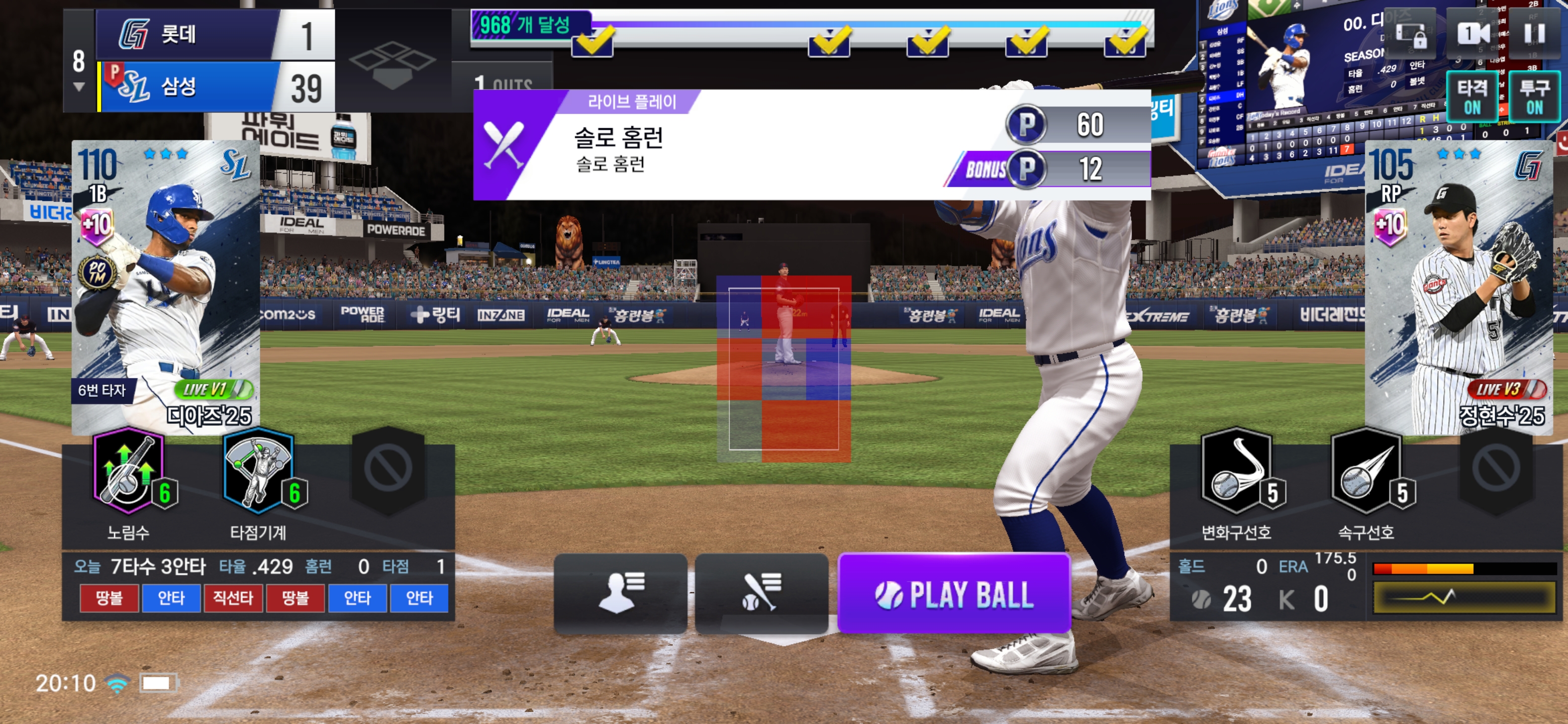Open the bat and ball list button
The width and height of the screenshot is (1568, 724).
click(x=761, y=592)
